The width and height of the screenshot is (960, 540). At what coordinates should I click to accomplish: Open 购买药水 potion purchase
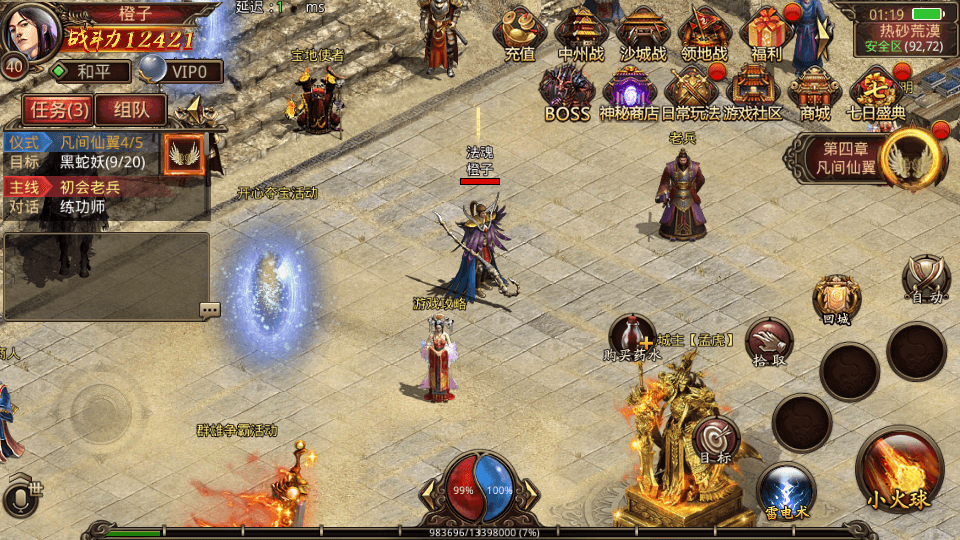(x=632, y=337)
